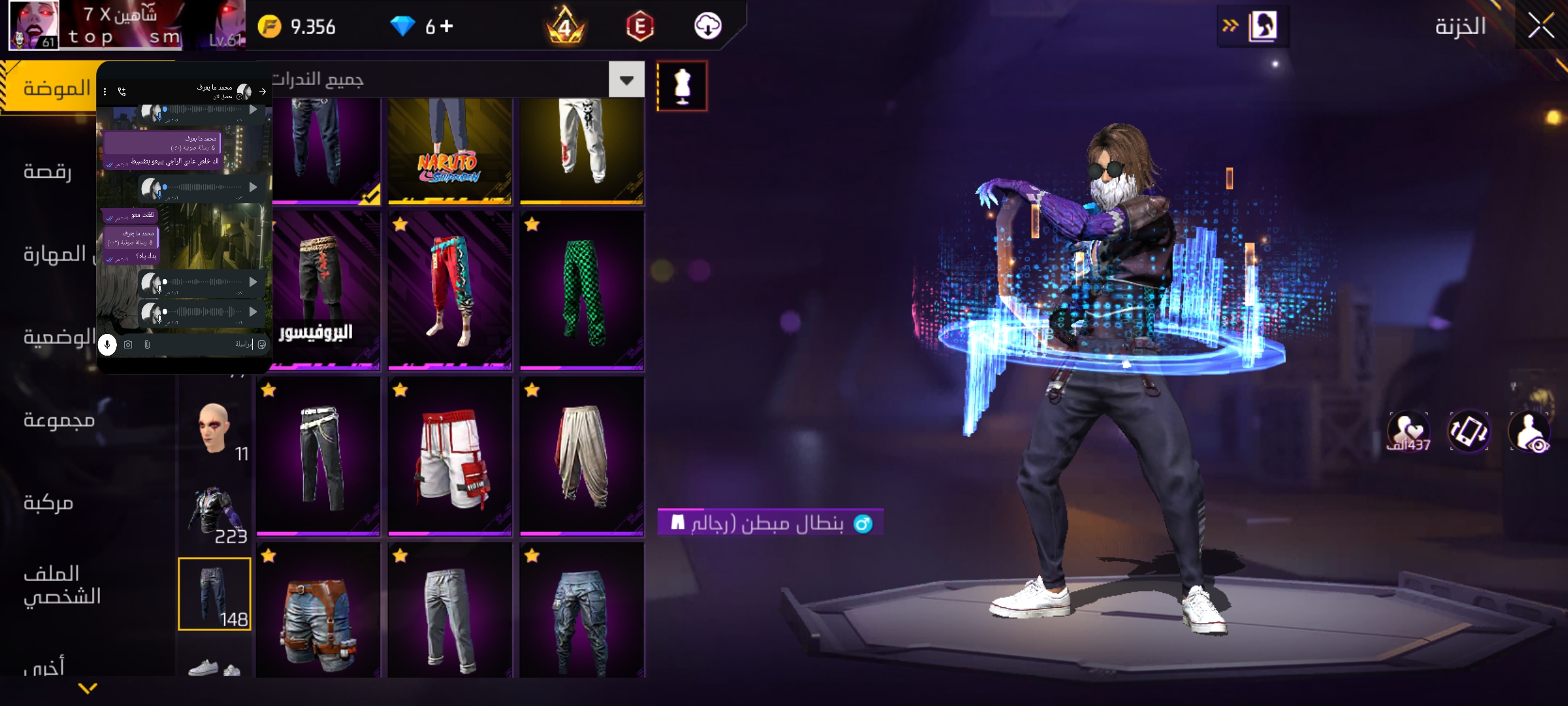Open the مجموعة collection tab
This screenshot has height=706, width=1568.
[x=59, y=419]
